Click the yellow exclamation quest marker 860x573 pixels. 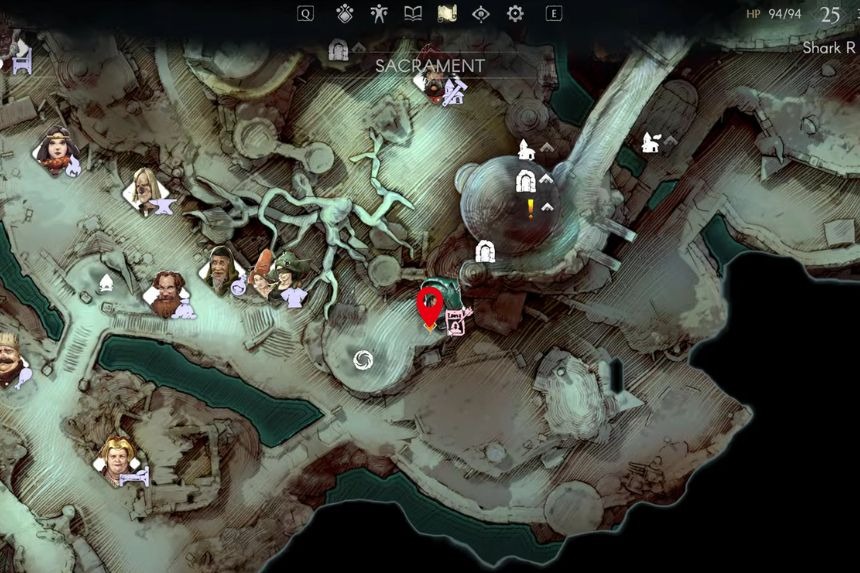click(x=530, y=208)
